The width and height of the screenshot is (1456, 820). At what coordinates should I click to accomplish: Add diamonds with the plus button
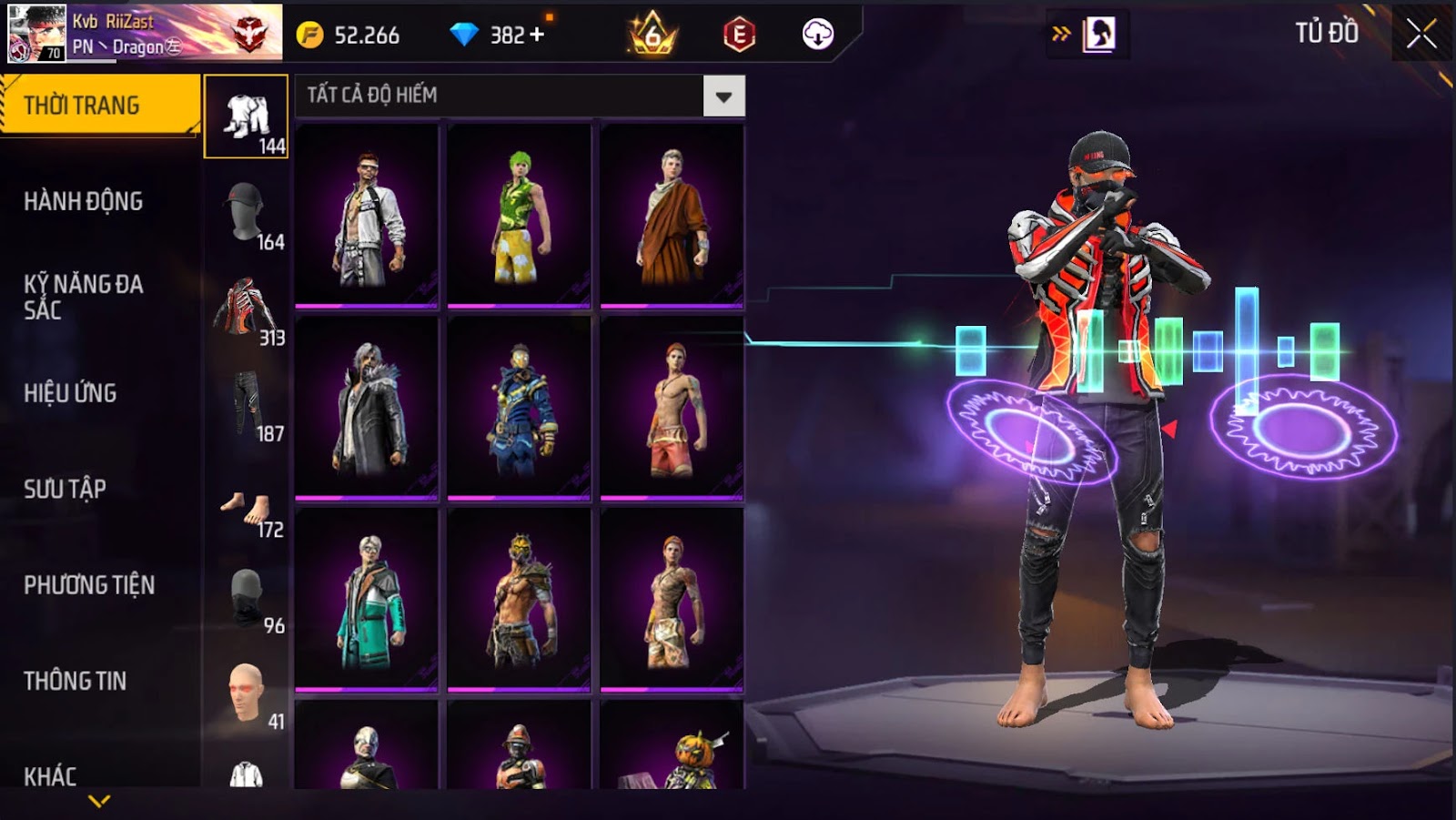(537, 35)
